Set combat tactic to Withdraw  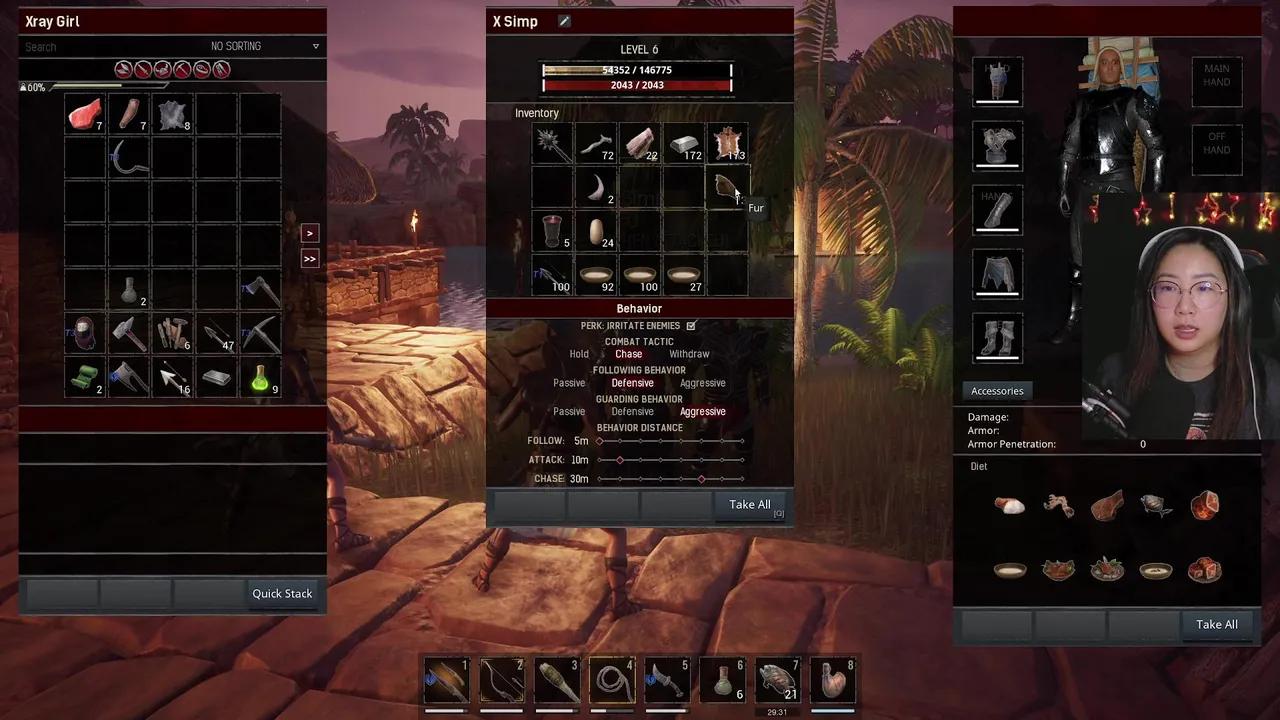[x=689, y=354]
